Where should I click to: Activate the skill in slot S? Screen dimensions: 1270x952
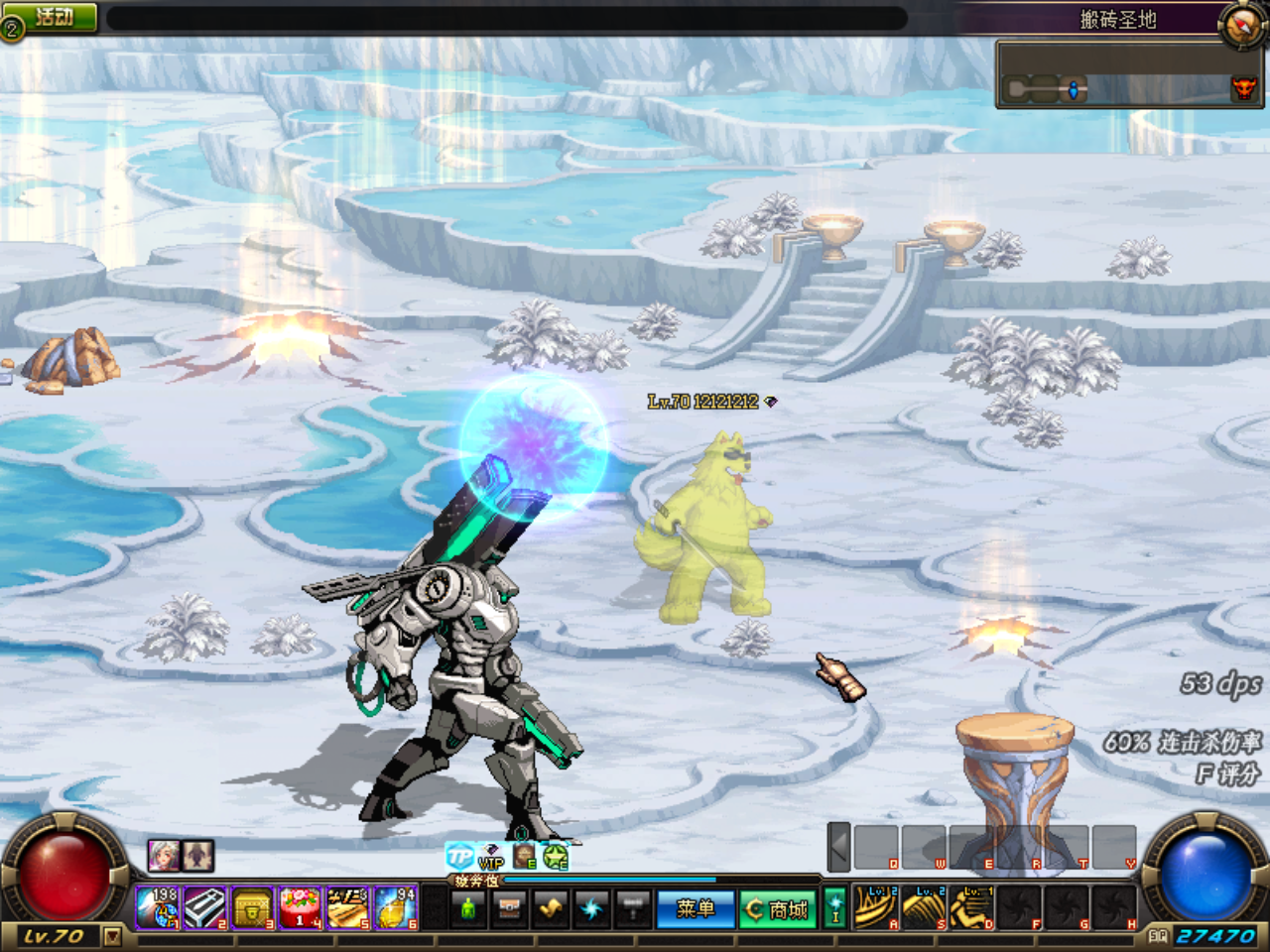tap(924, 907)
